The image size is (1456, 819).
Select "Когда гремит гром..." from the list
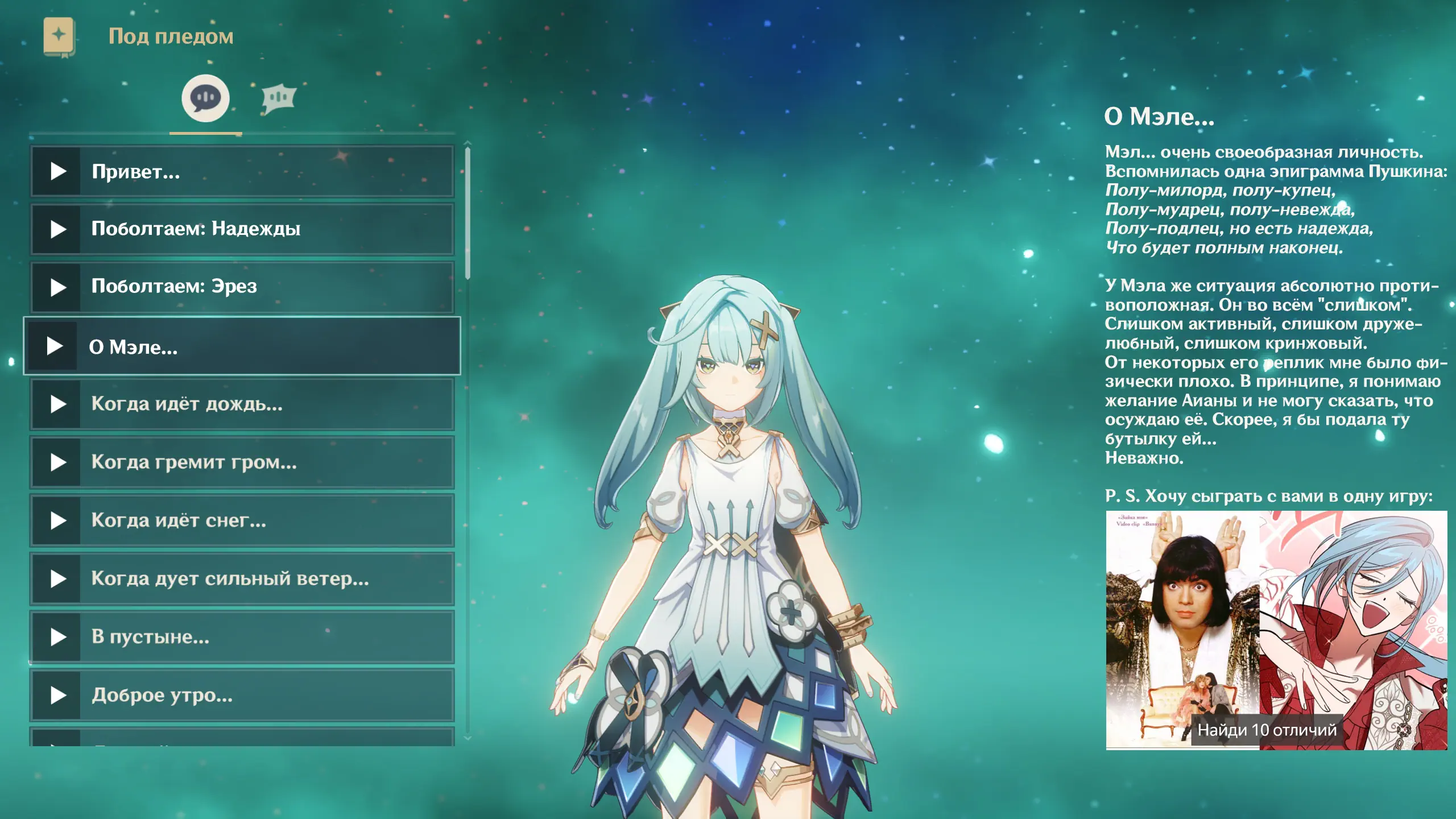point(242,462)
